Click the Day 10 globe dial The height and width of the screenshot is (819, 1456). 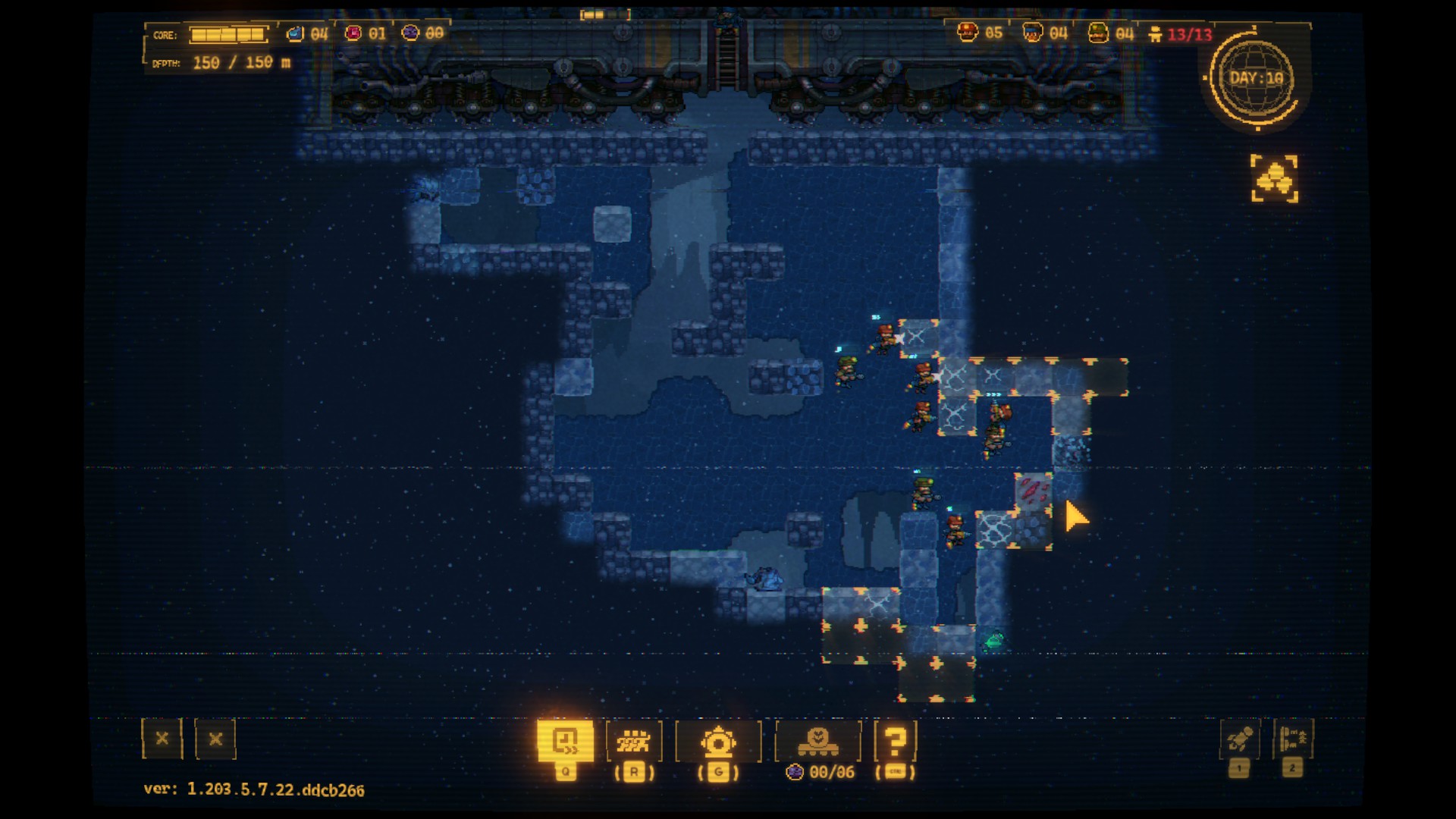point(1256,79)
